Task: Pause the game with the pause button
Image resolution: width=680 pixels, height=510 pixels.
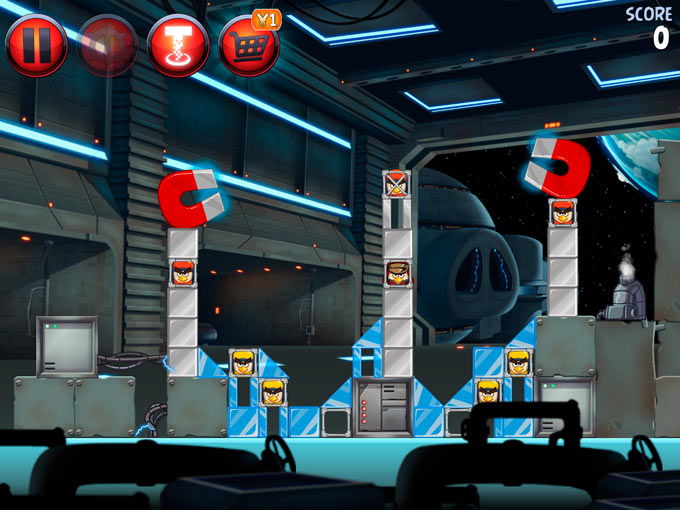Action: 36,45
